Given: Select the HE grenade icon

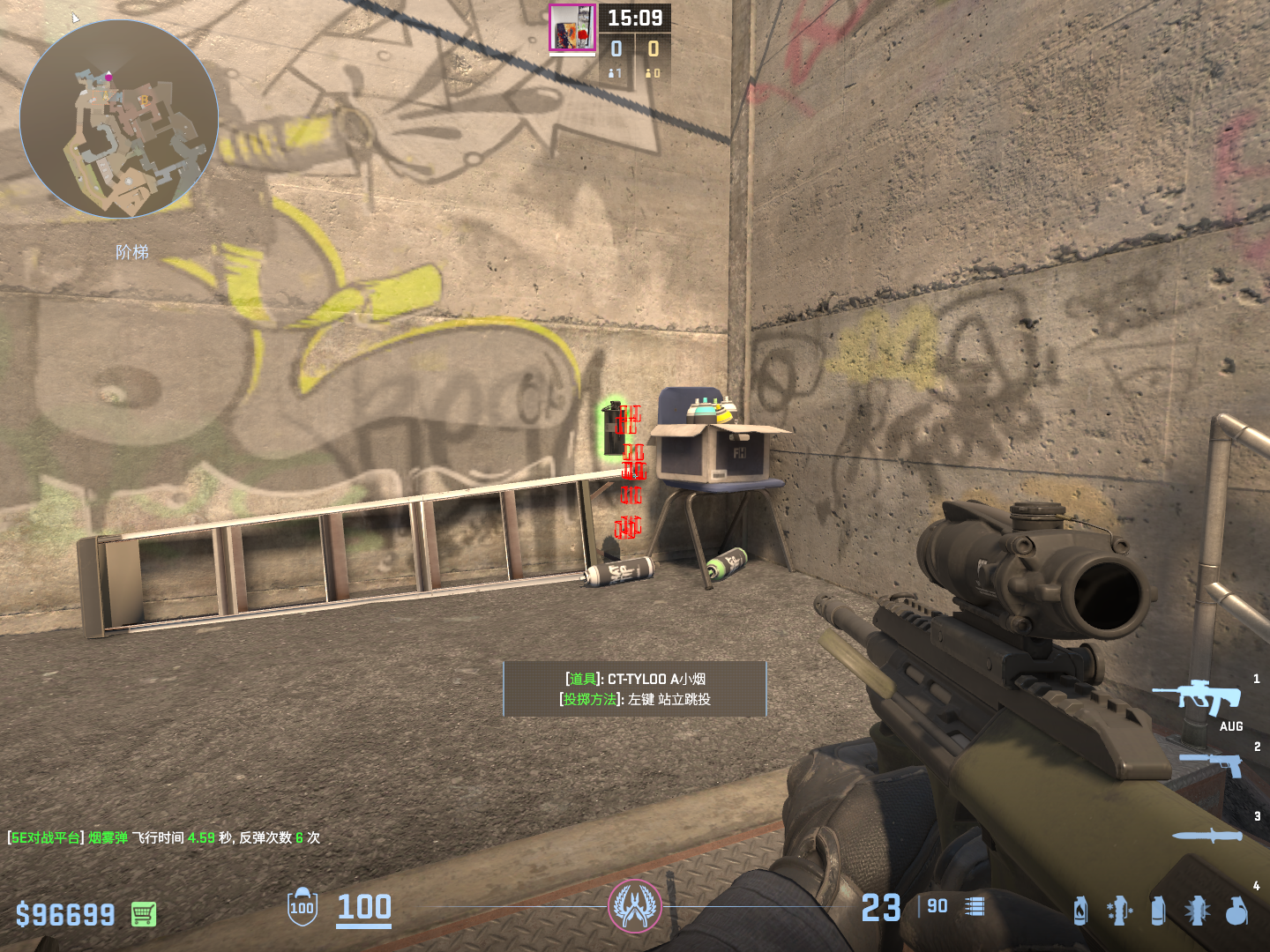Looking at the screenshot, I should [1236, 911].
